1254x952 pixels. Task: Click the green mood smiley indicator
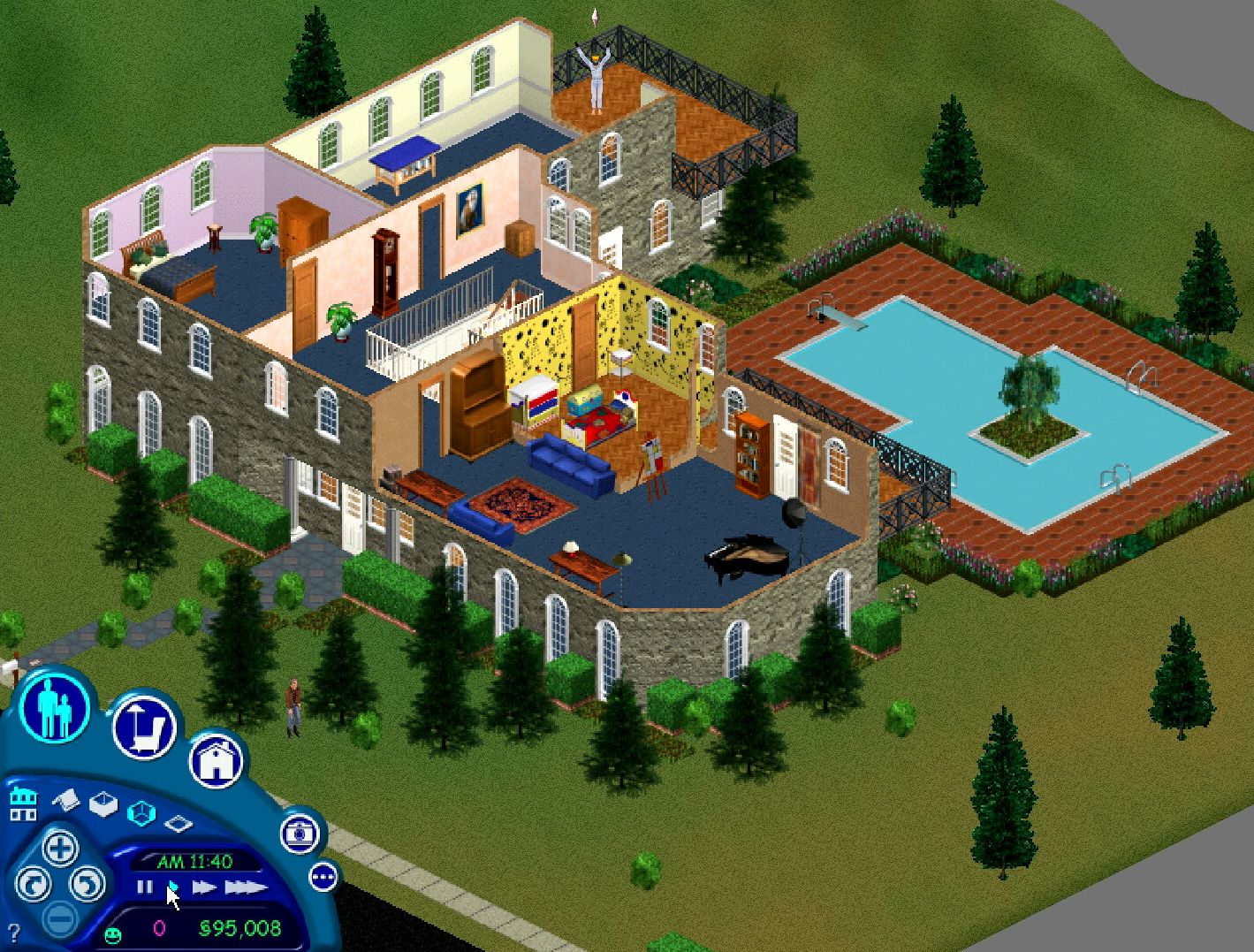113,934
